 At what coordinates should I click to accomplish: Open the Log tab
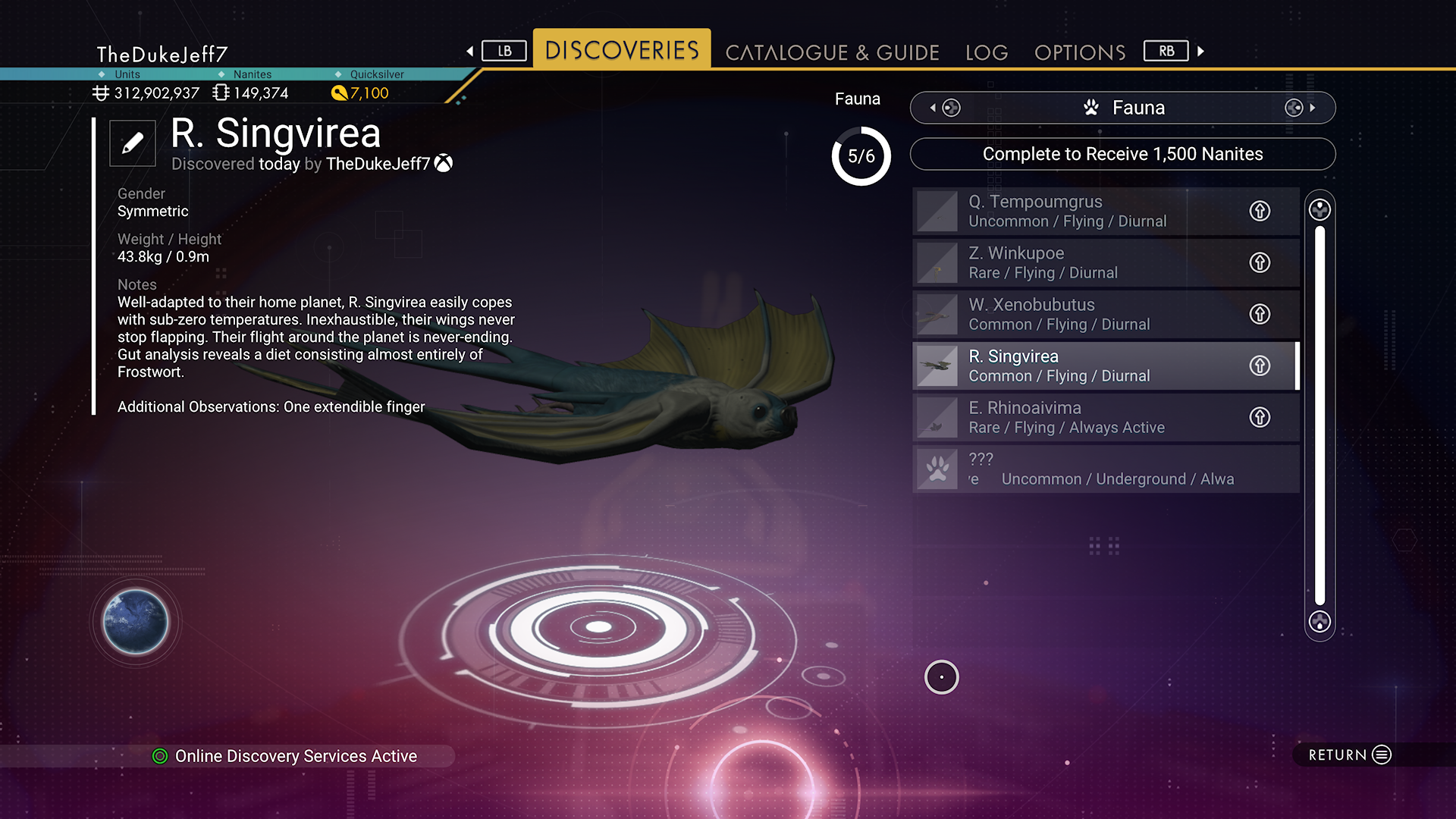(987, 52)
